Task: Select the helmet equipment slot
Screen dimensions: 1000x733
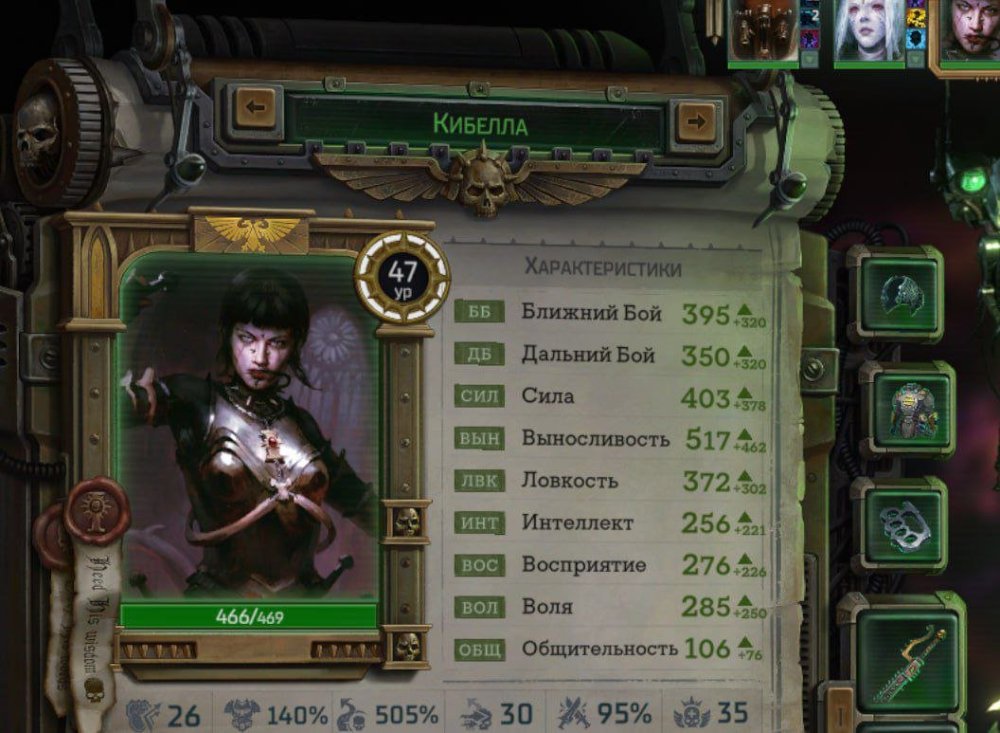Action: click(x=895, y=294)
